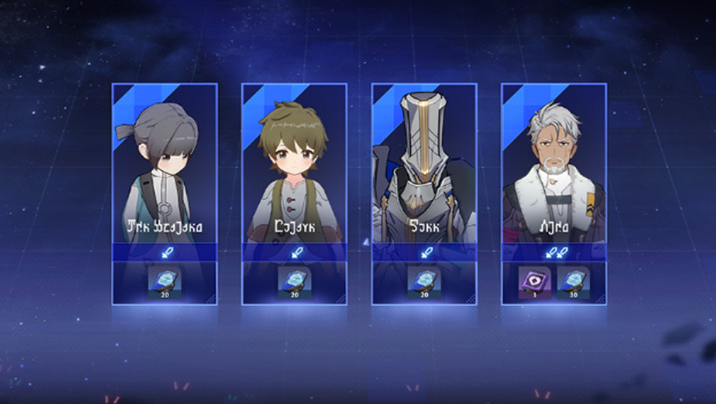
Task: Pick the armored helmet knight card
Action: click(424, 170)
